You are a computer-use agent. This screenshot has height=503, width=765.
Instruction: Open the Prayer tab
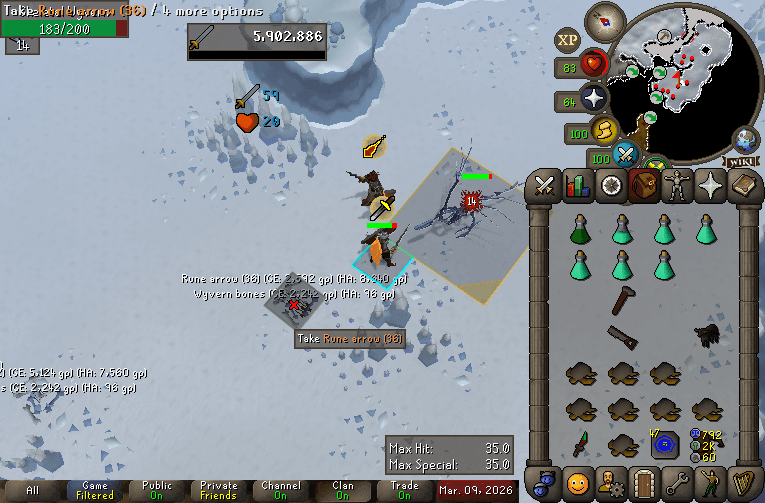[709, 185]
